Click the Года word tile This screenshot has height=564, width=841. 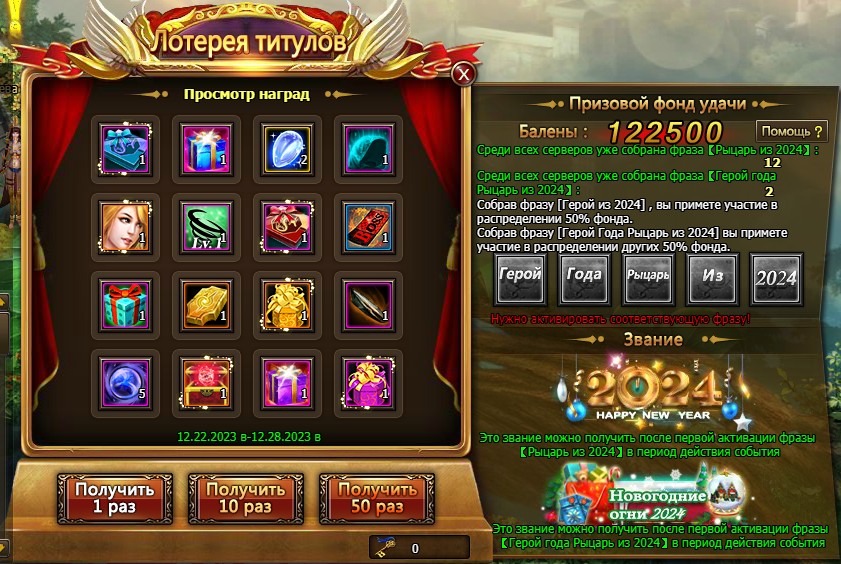point(584,277)
